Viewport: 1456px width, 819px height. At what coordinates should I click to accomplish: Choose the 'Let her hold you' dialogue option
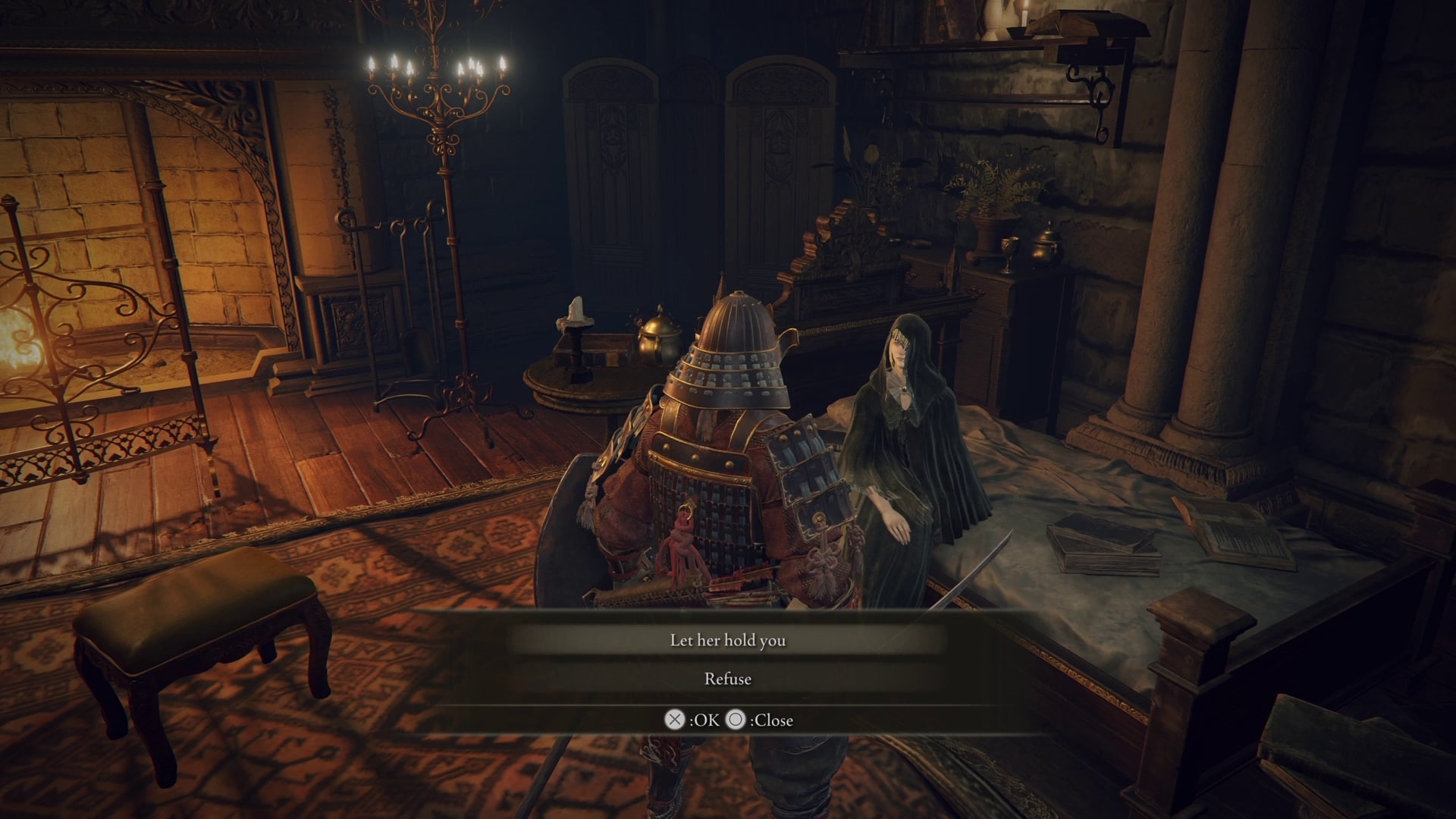coord(728,641)
